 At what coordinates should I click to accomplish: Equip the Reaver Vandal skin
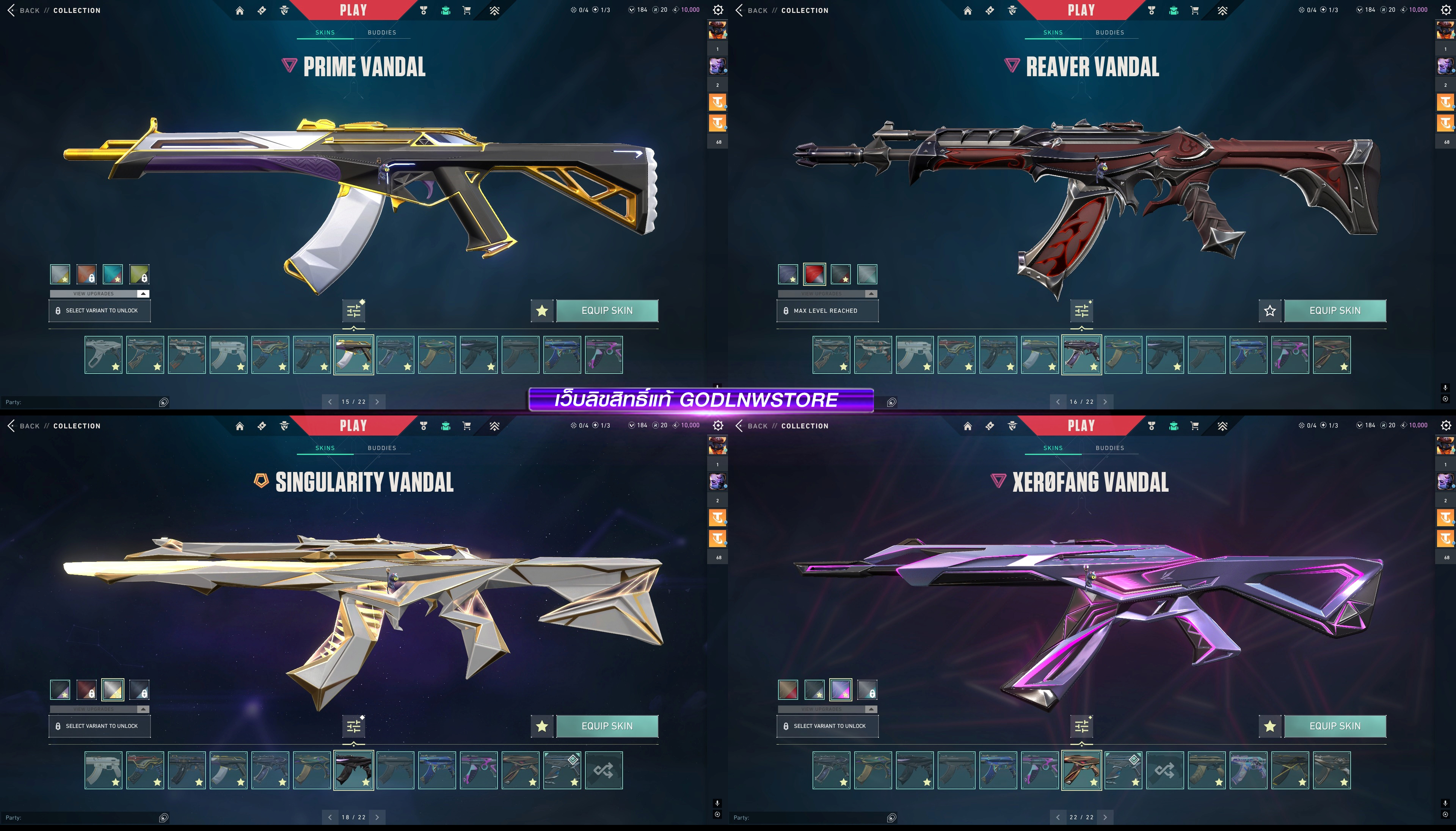(x=1334, y=310)
